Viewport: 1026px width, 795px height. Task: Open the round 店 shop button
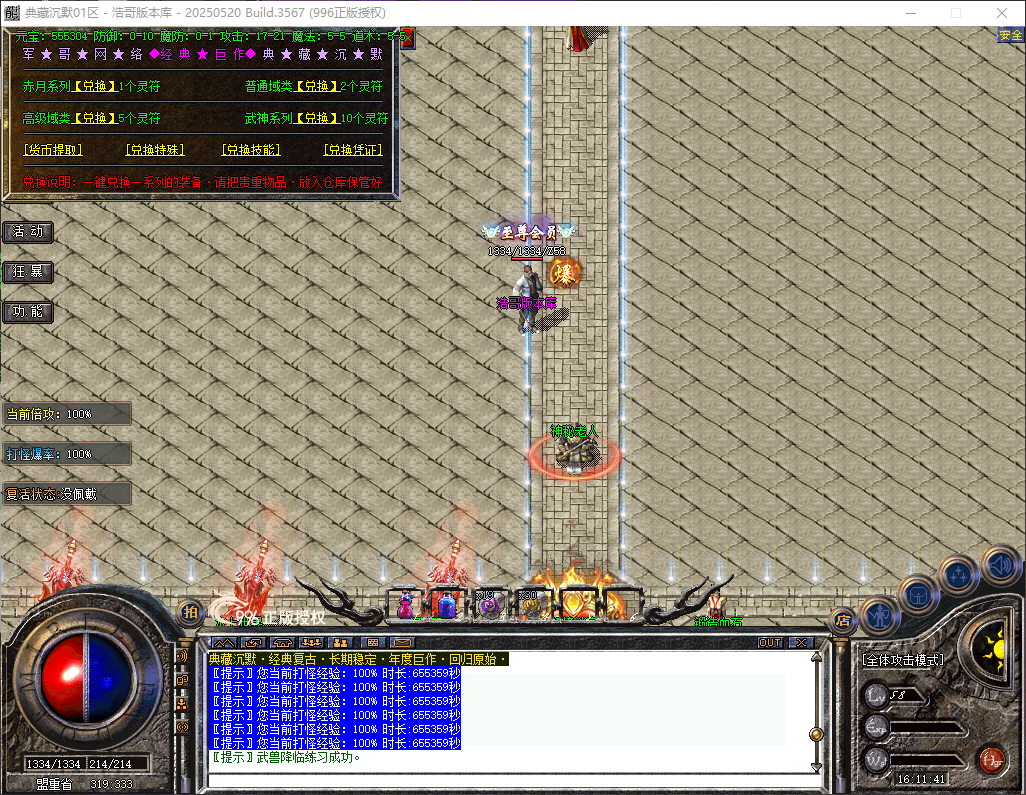[x=843, y=620]
